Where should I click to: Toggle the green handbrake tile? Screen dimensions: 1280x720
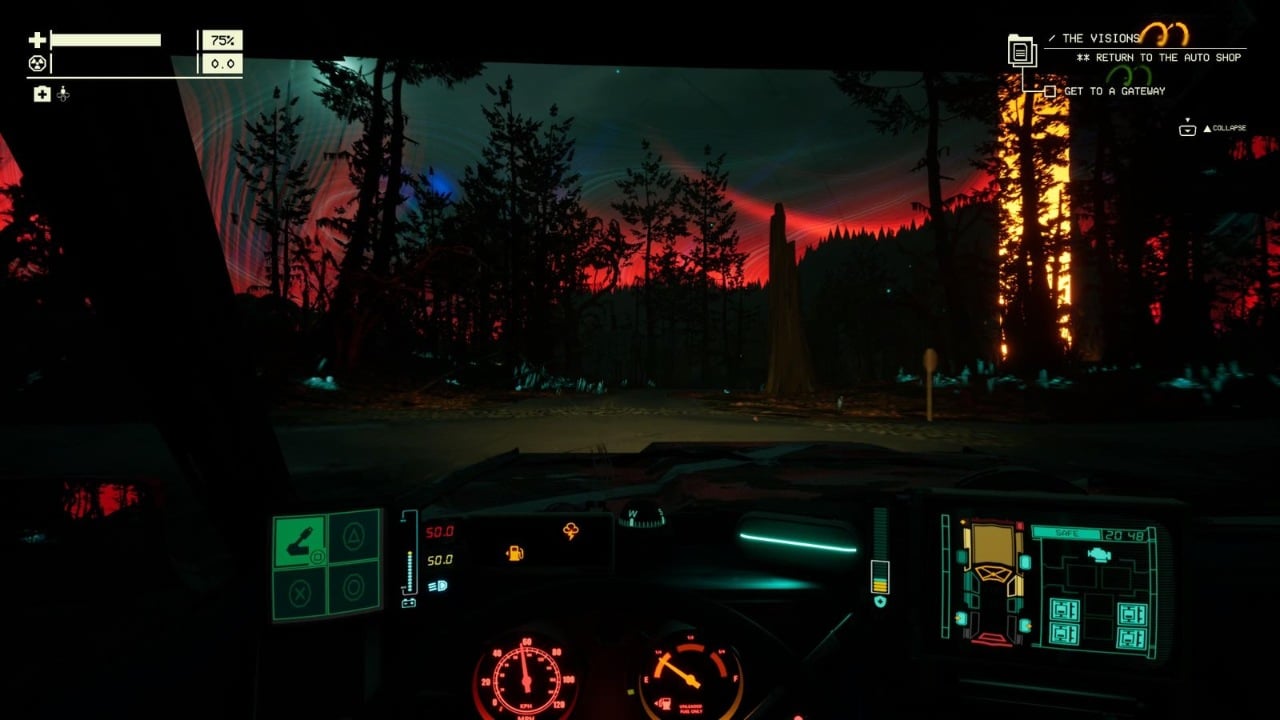[300, 541]
